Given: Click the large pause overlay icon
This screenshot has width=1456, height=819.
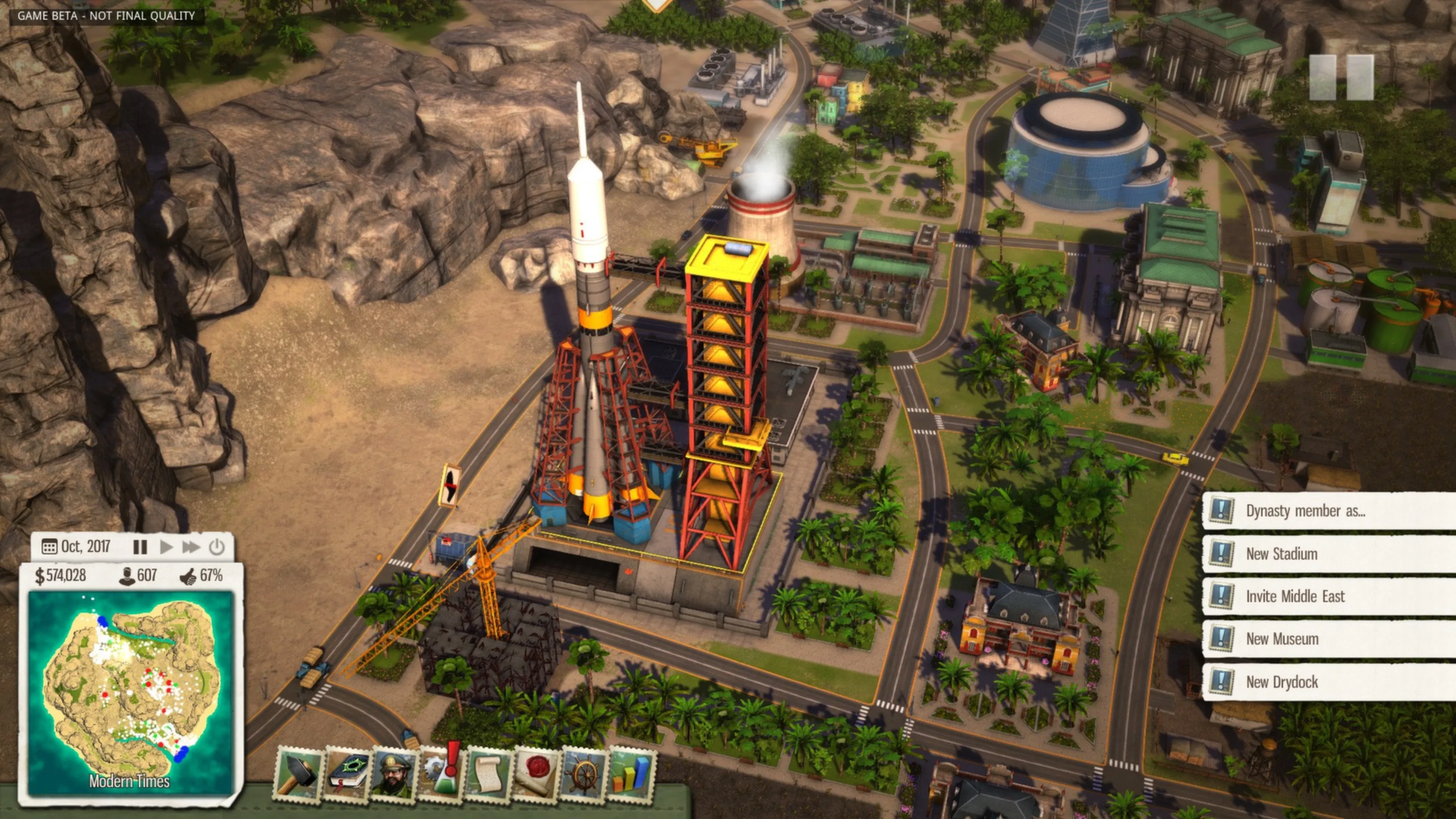Looking at the screenshot, I should pyautogui.click(x=1341, y=77).
